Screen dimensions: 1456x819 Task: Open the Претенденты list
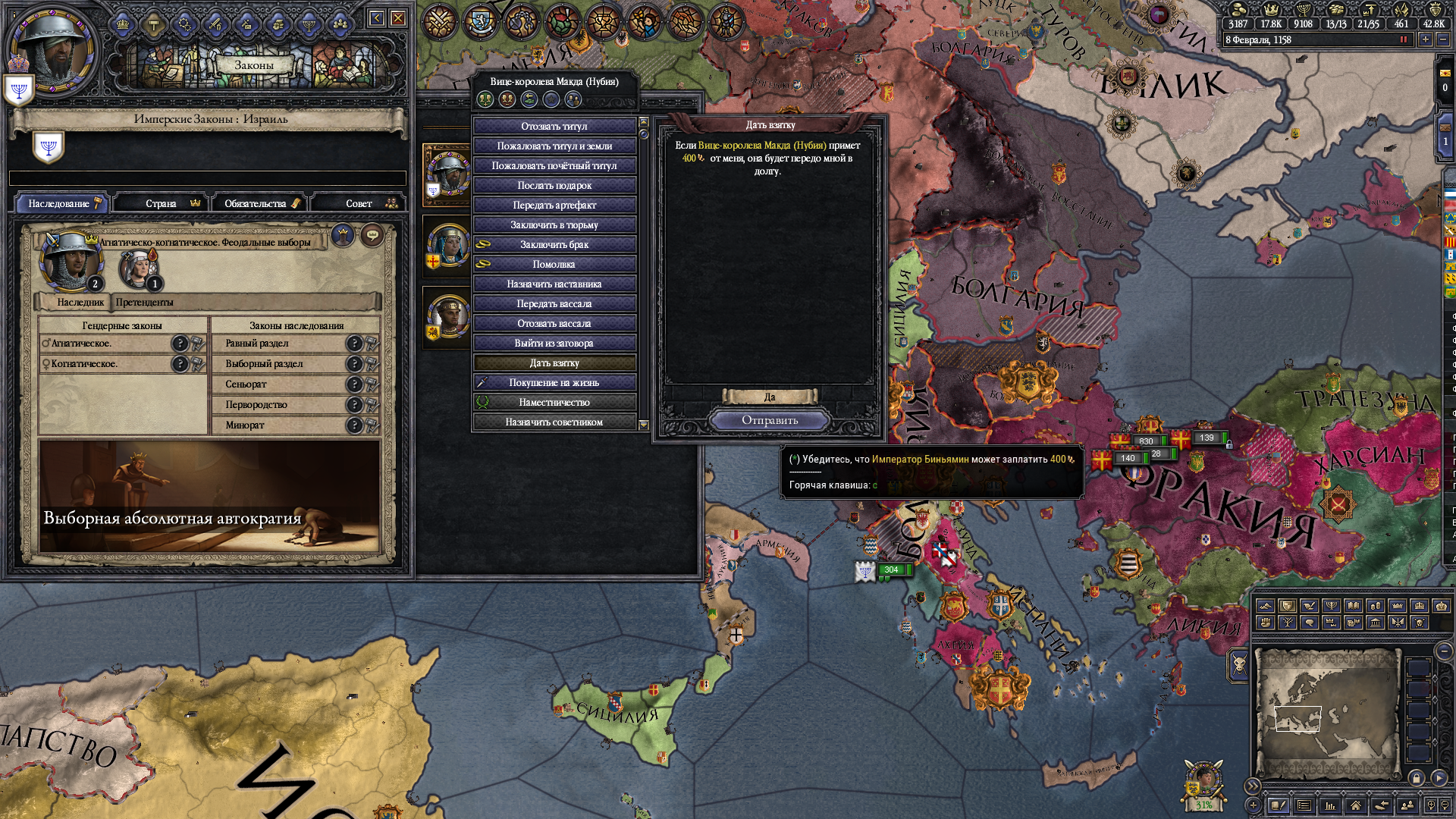144,302
